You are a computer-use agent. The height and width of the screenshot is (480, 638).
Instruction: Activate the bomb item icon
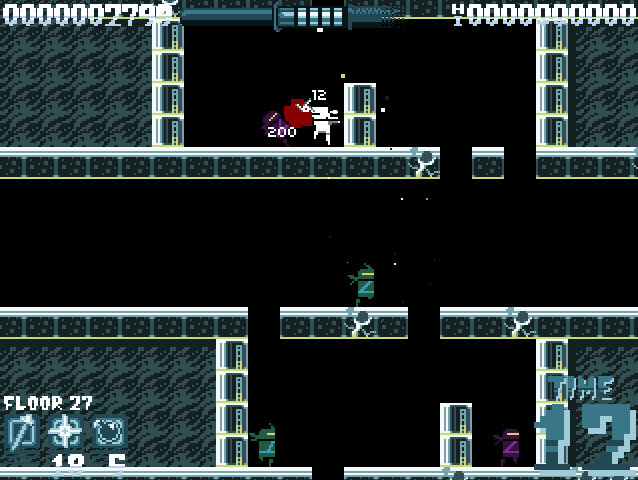109,432
